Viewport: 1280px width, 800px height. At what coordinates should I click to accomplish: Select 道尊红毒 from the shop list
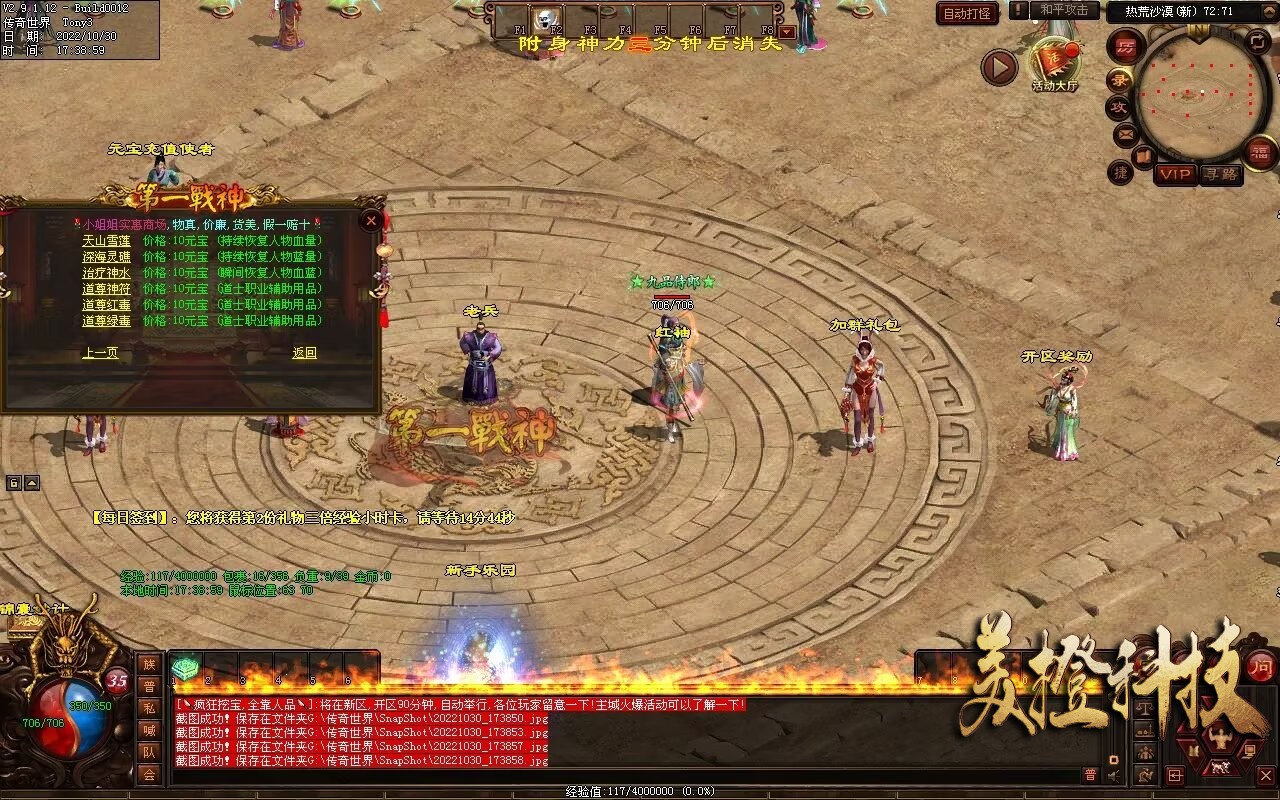coord(106,305)
